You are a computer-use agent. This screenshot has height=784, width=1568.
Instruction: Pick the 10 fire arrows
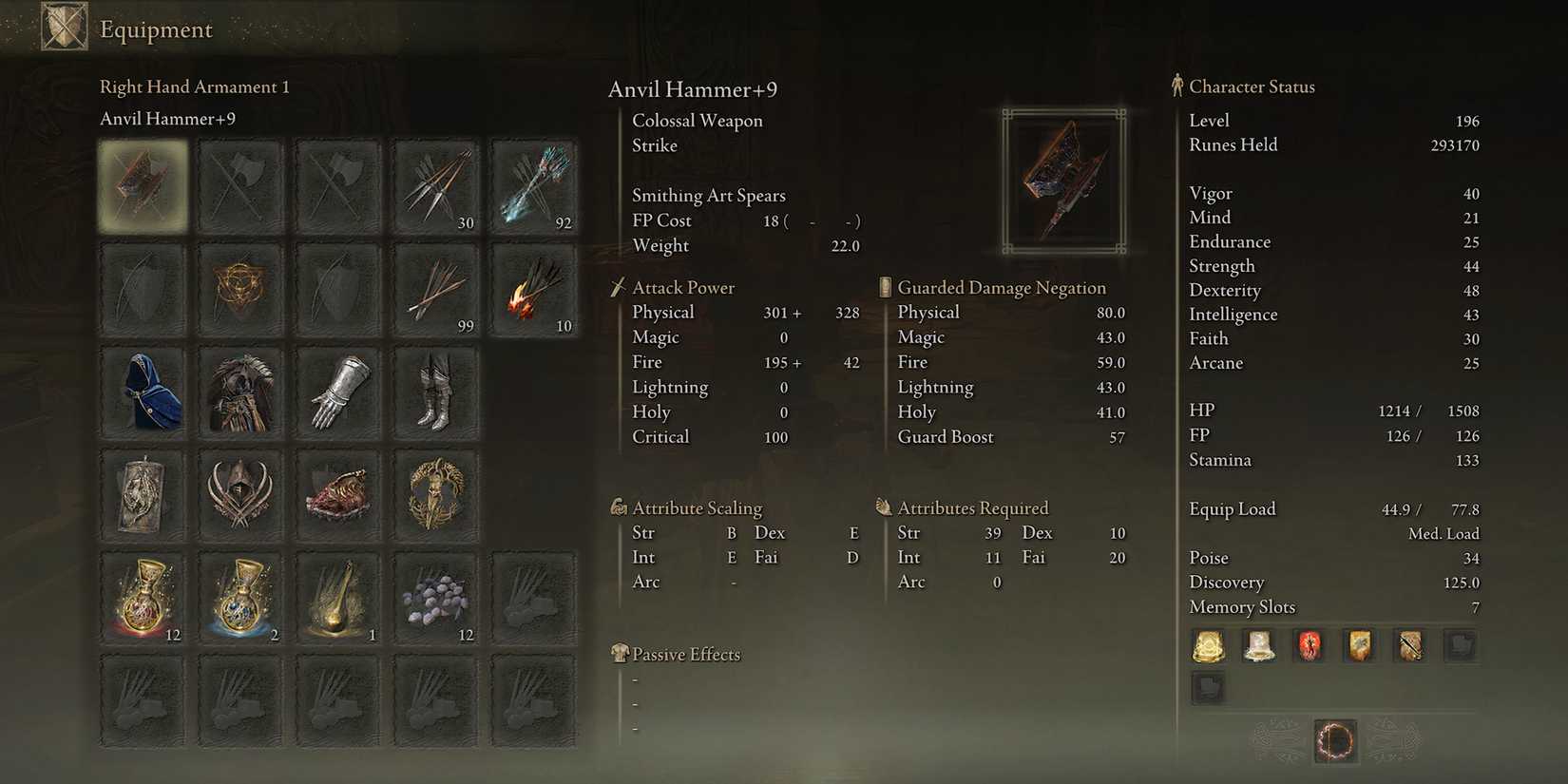(532, 289)
